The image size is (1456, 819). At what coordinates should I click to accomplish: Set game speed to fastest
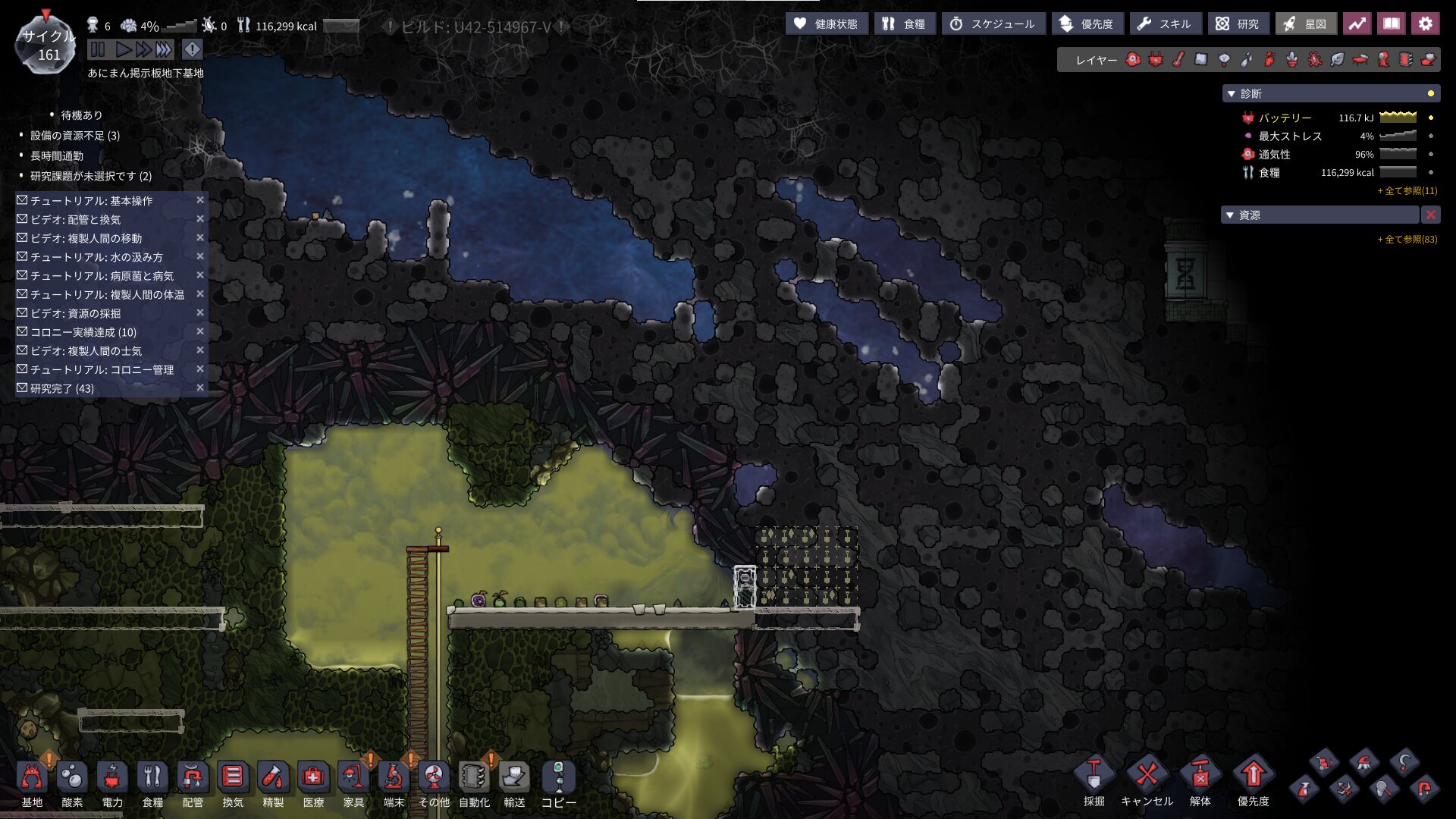pyautogui.click(x=164, y=50)
